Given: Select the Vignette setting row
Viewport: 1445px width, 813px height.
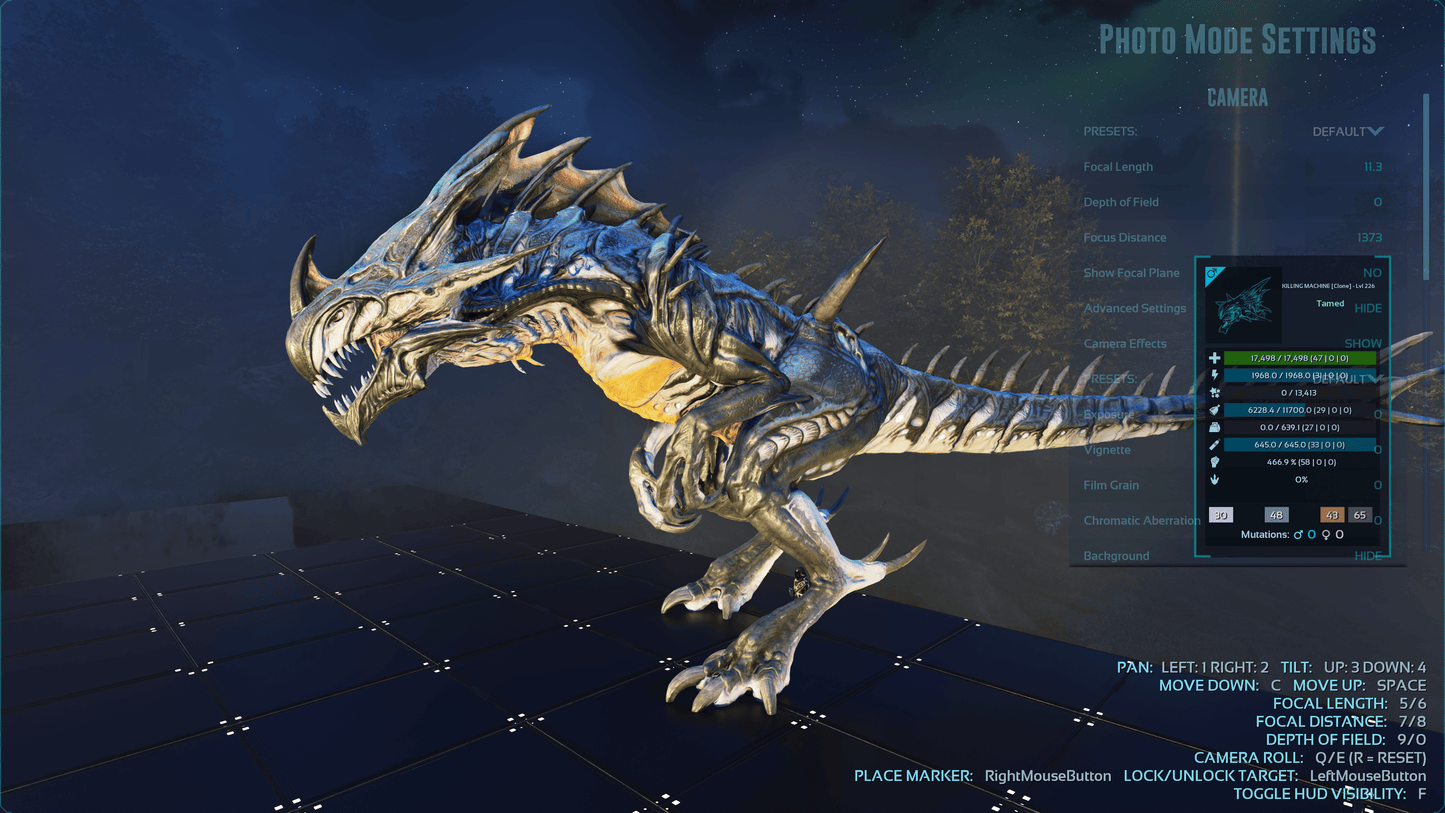Looking at the screenshot, I should [x=1107, y=450].
